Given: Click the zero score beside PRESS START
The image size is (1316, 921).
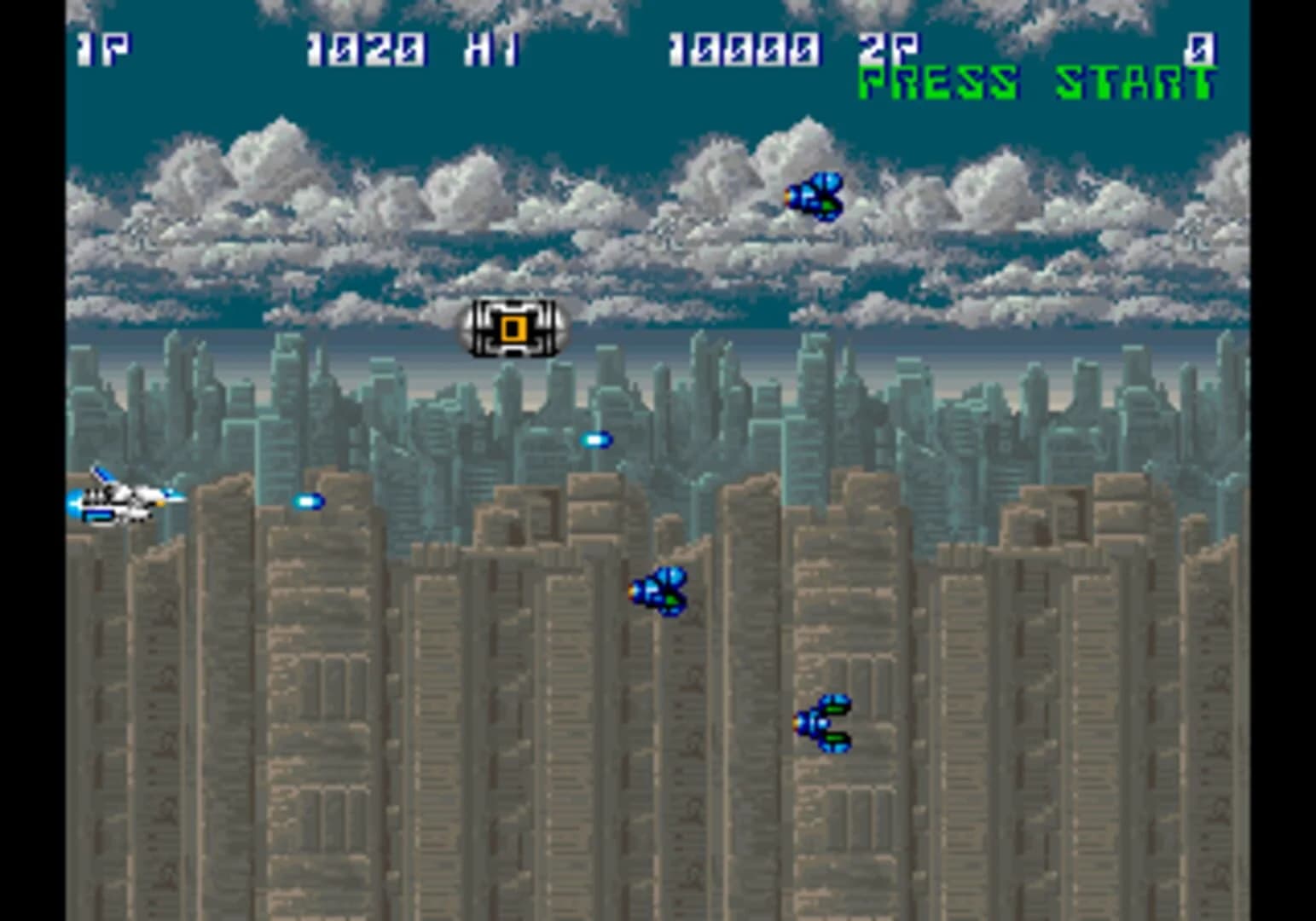Looking at the screenshot, I should click(x=1201, y=49).
